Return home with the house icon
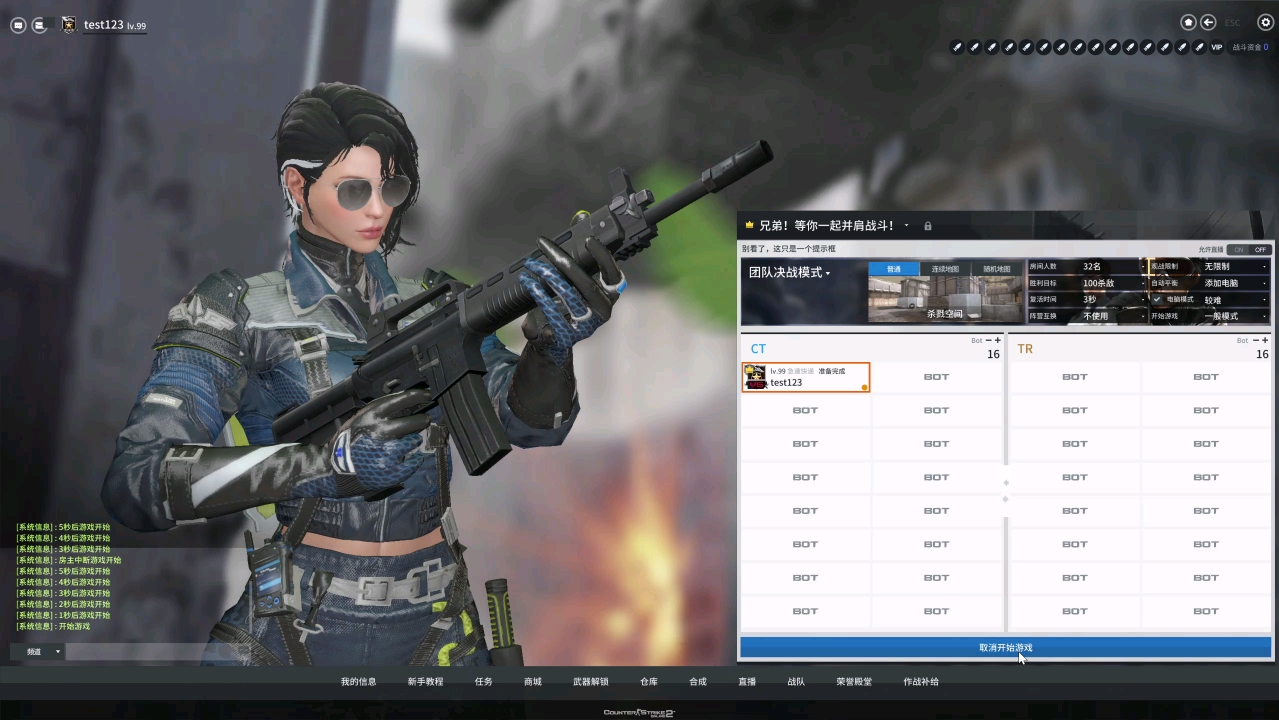 click(x=1188, y=22)
